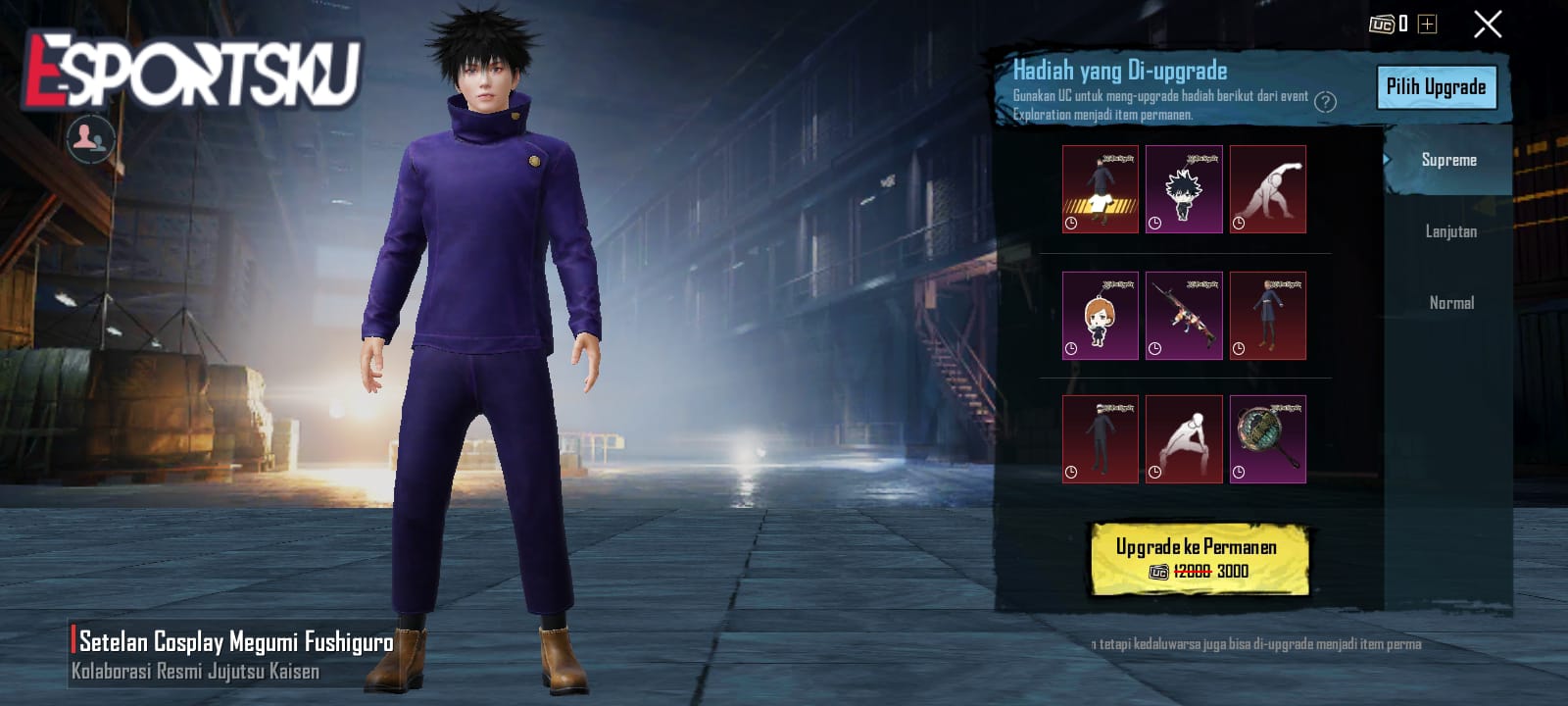This screenshot has height=706, width=1568.
Task: Switch to the Supreme tab
Action: tap(1448, 160)
